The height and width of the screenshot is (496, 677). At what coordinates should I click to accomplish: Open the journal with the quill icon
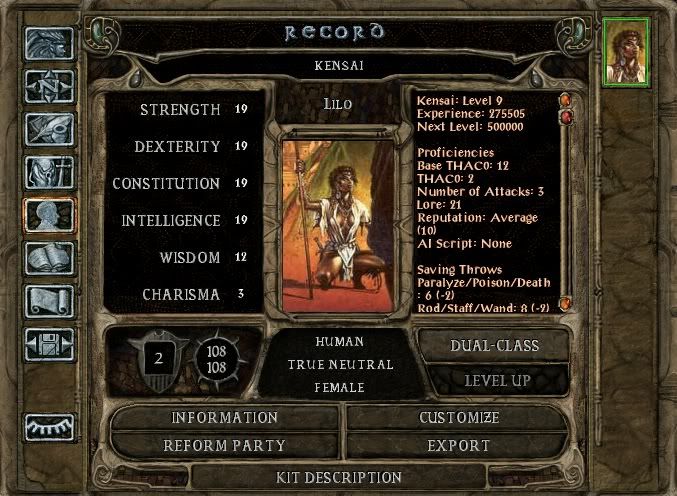click(x=49, y=131)
